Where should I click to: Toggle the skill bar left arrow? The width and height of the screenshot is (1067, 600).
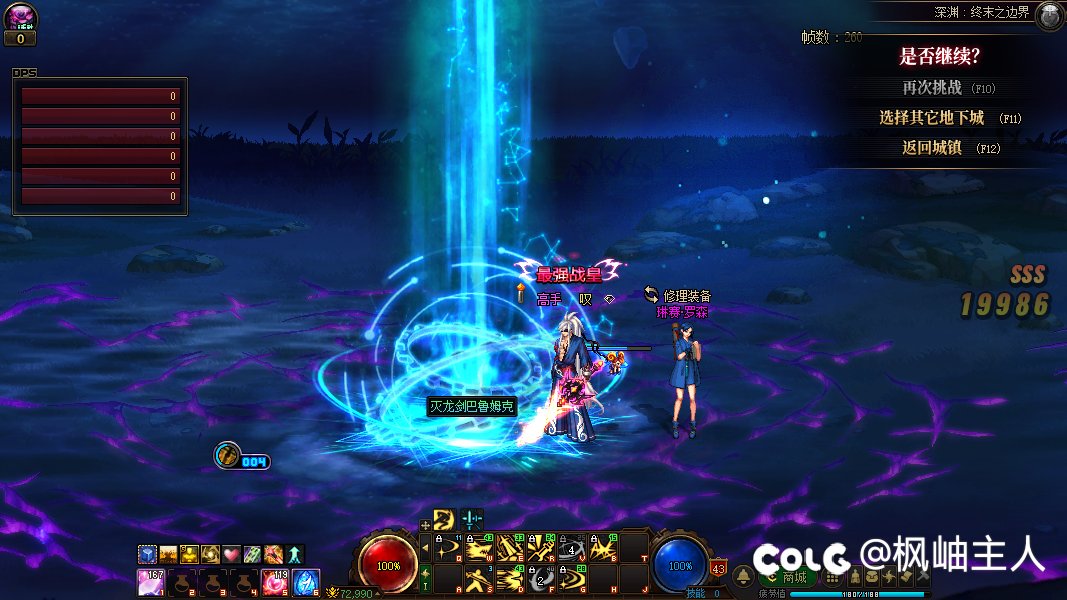425,548
